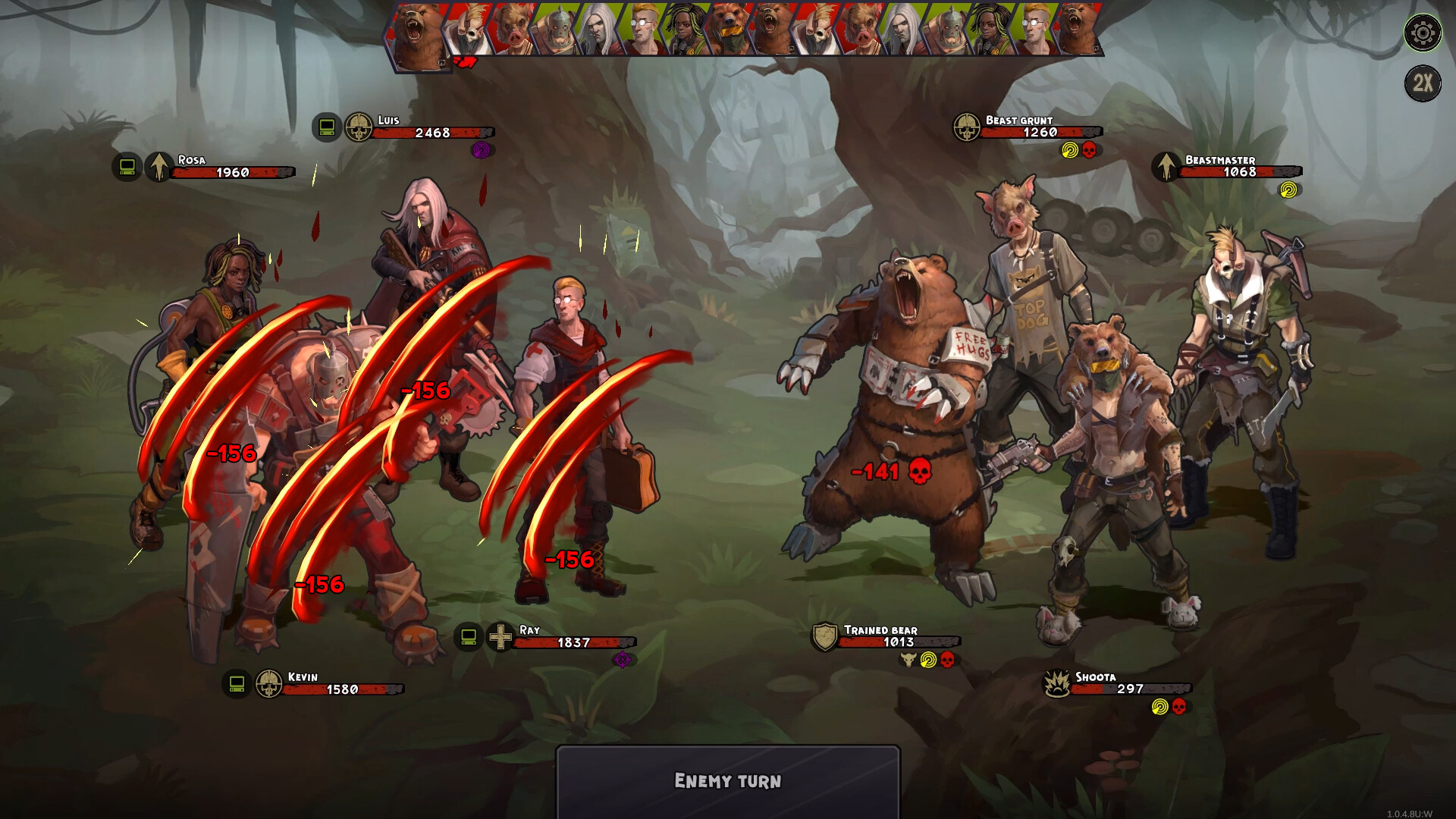Image resolution: width=1456 pixels, height=819 pixels.
Task: Click the Enemy Turn banner
Action: [728, 780]
